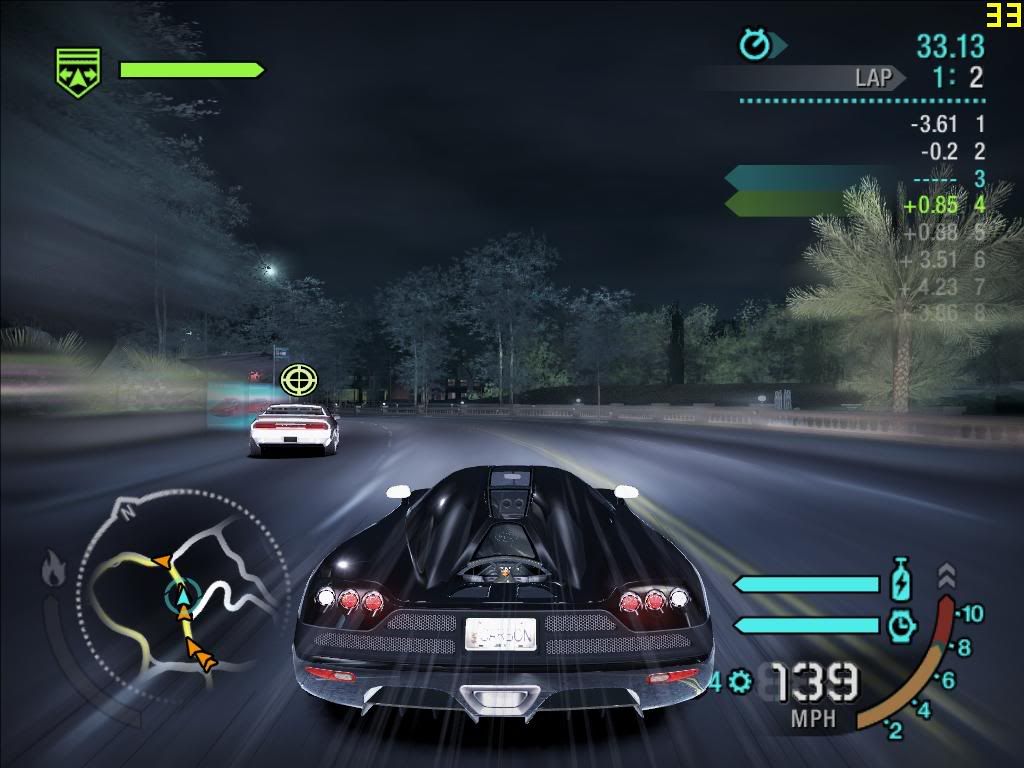
Task: Select the race timer stopwatch icon
Action: [x=755, y=45]
